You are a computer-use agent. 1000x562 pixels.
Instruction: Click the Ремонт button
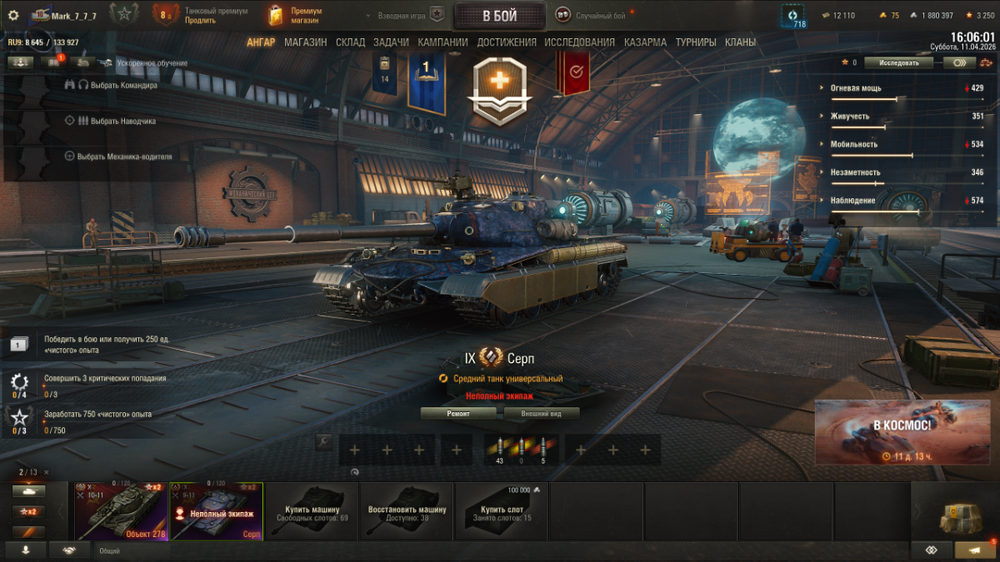458,413
